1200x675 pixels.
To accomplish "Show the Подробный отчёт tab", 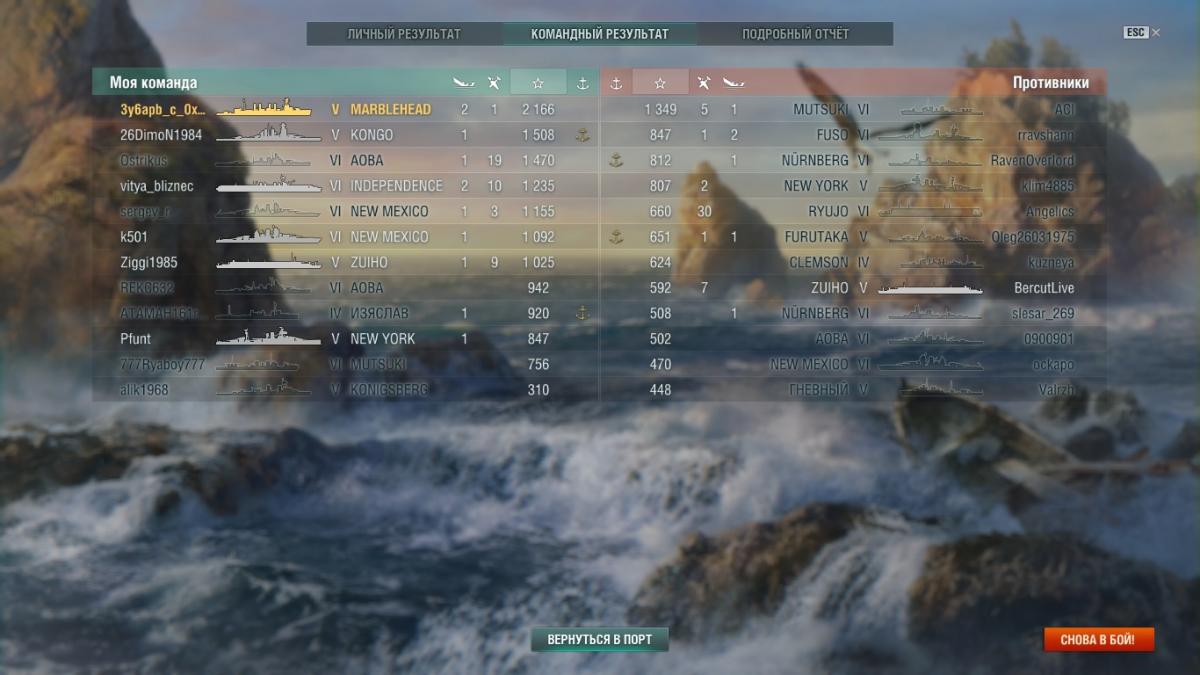I will pos(795,34).
